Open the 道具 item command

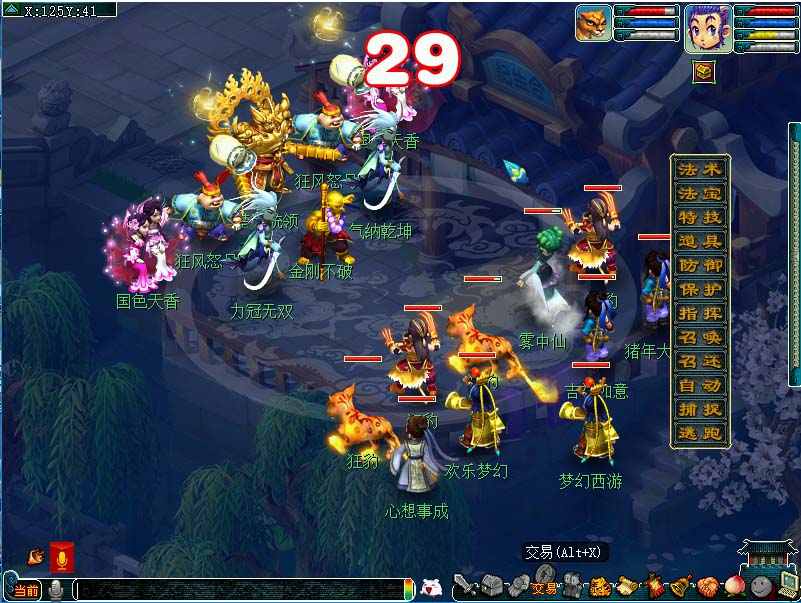699,241
